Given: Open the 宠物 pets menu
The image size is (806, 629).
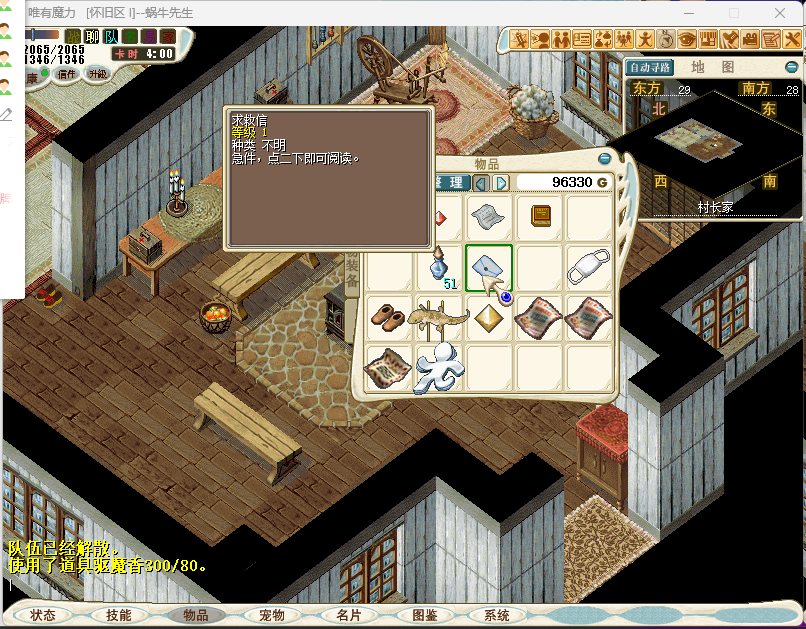Looking at the screenshot, I should tap(272, 616).
